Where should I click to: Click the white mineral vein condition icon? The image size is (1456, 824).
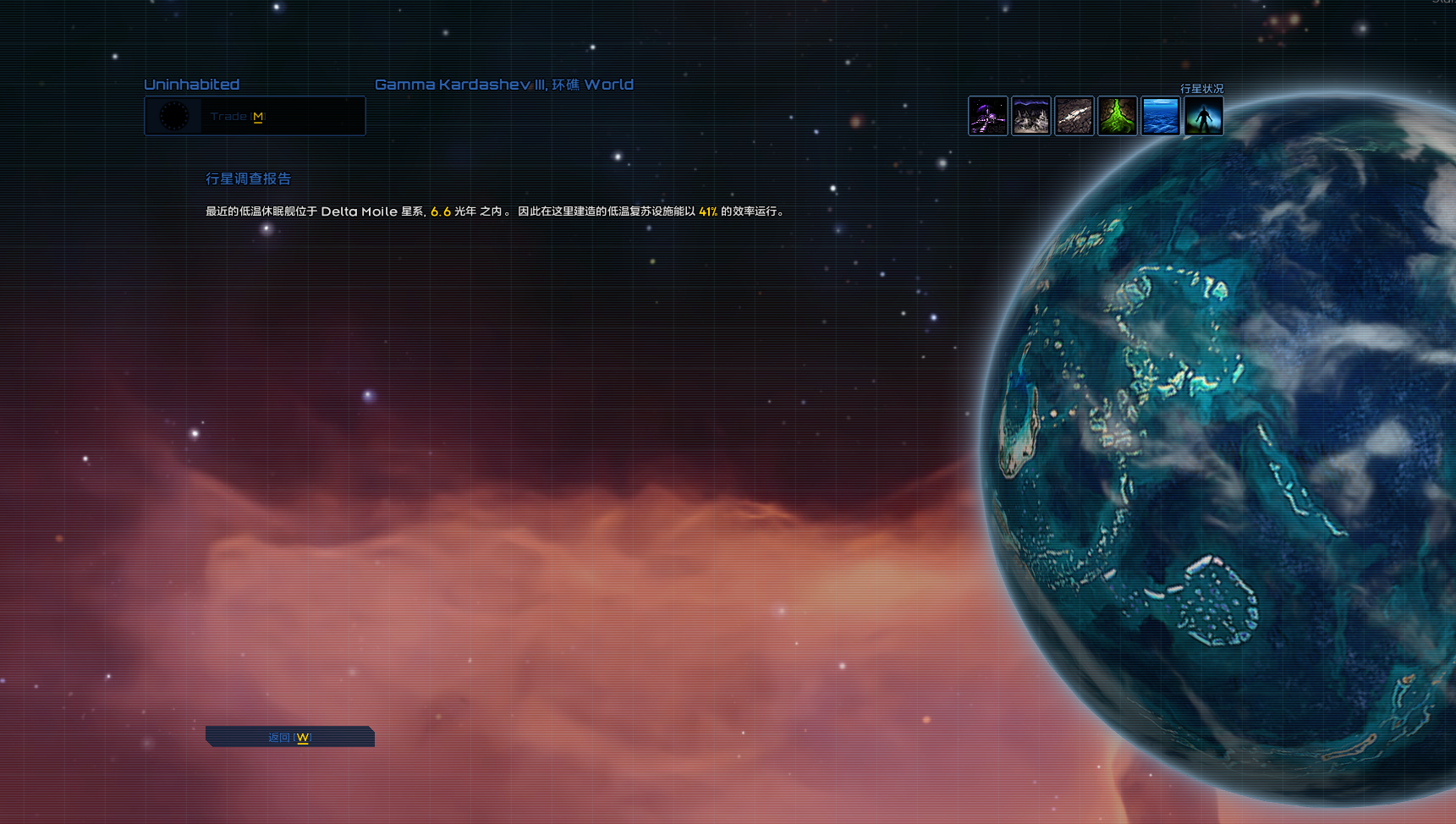click(1074, 116)
